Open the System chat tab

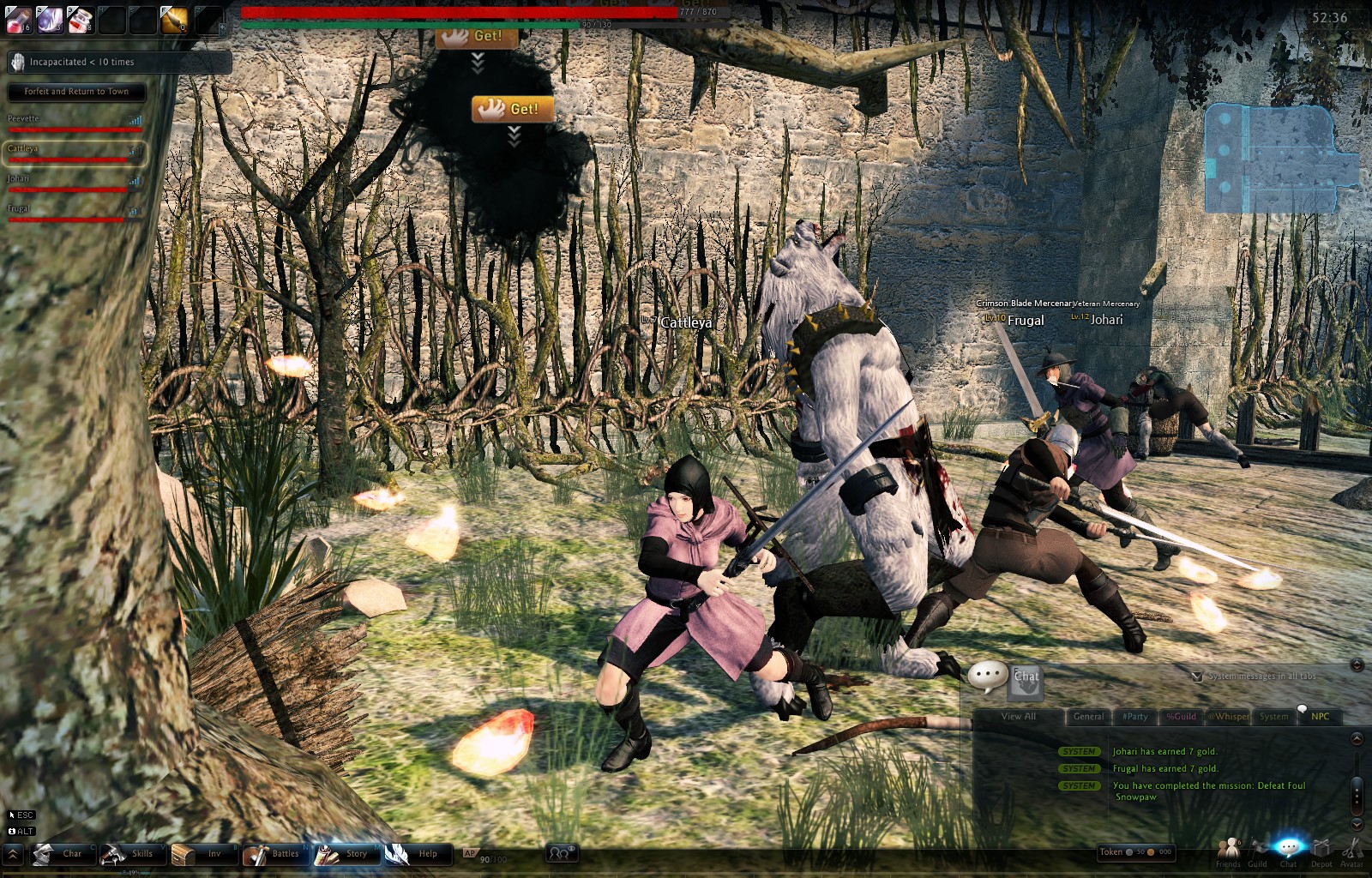point(1273,717)
